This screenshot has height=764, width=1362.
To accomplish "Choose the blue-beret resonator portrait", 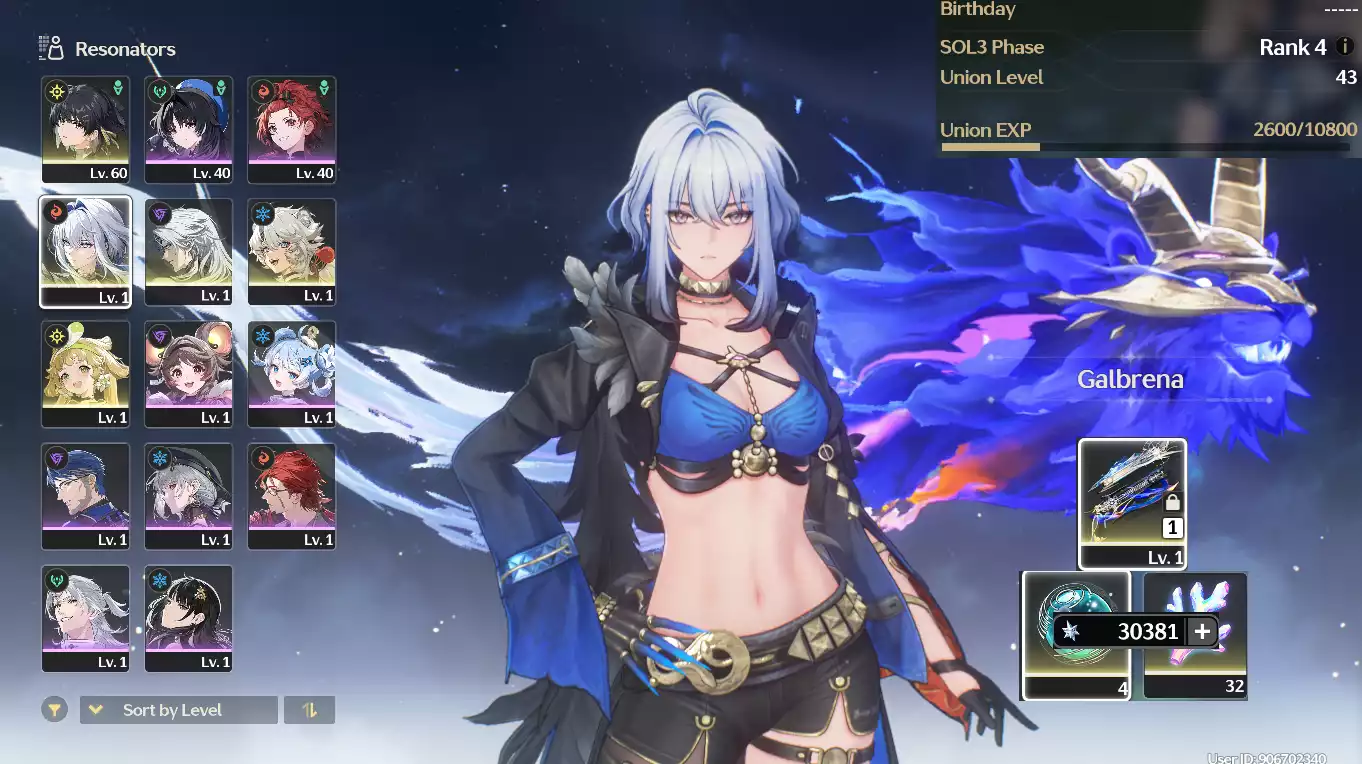I will 189,130.
